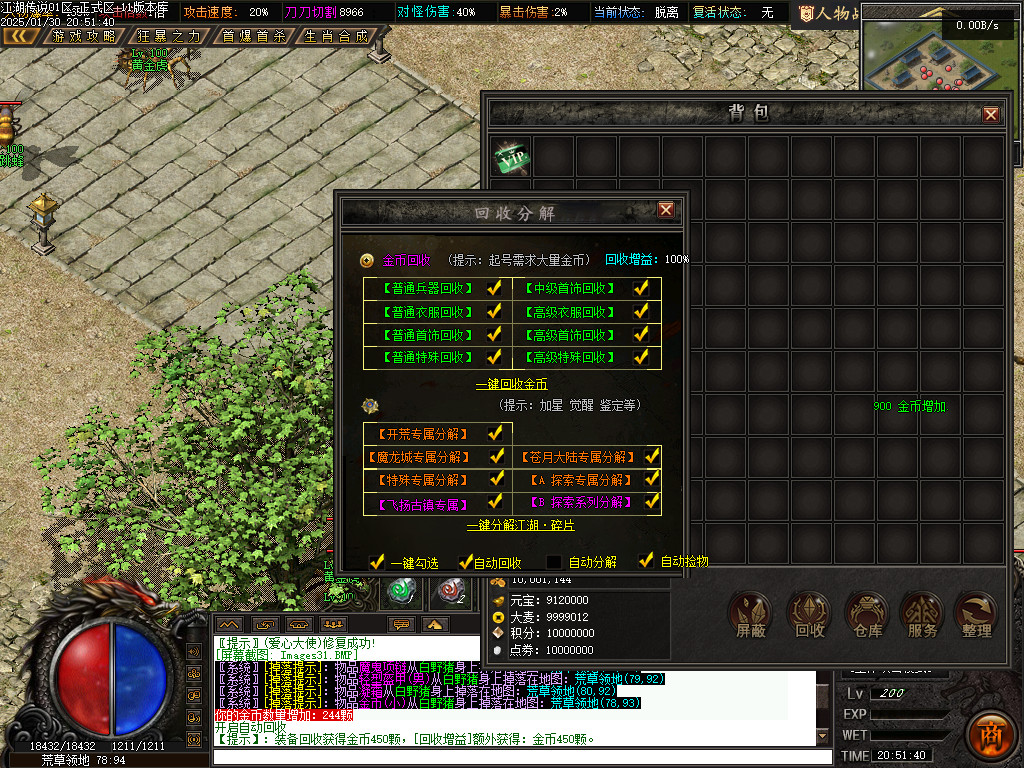Screen dimensions: 1024x768
Task: Toggle the 一键勾选 checkbox
Action: pyautogui.click(x=377, y=562)
